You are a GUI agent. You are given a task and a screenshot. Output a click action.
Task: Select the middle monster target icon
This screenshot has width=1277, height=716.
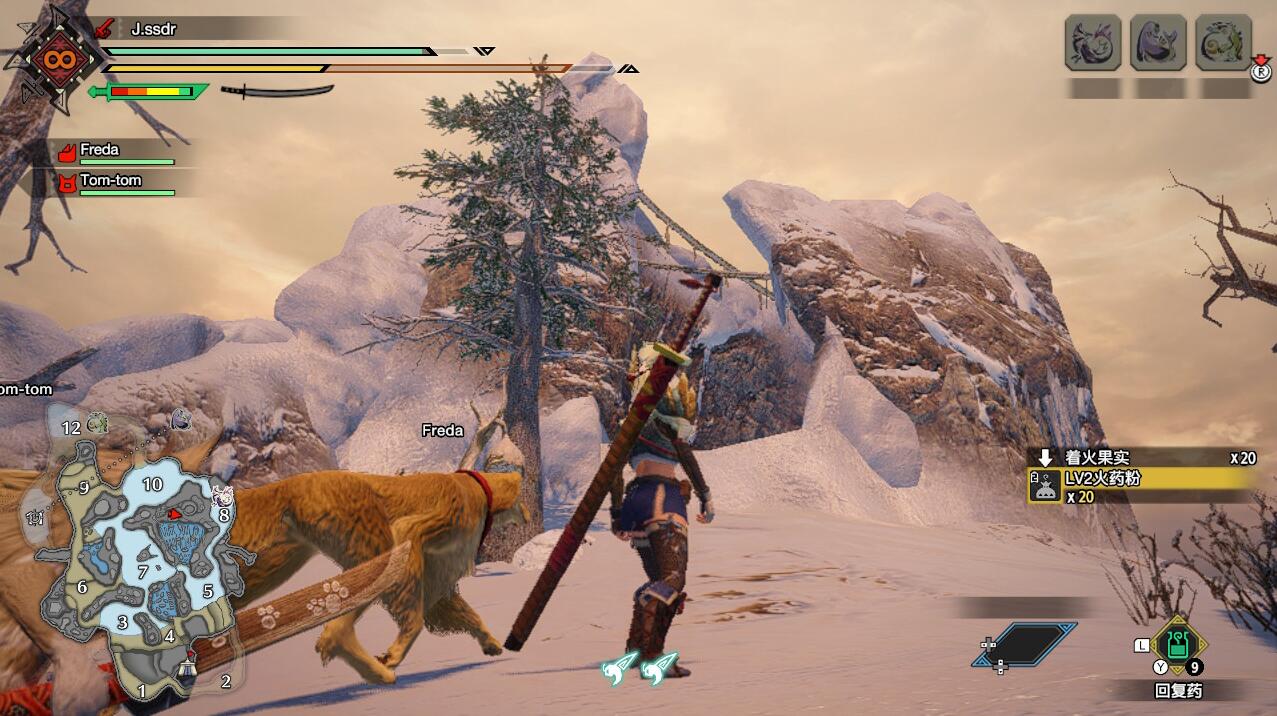click(1158, 43)
